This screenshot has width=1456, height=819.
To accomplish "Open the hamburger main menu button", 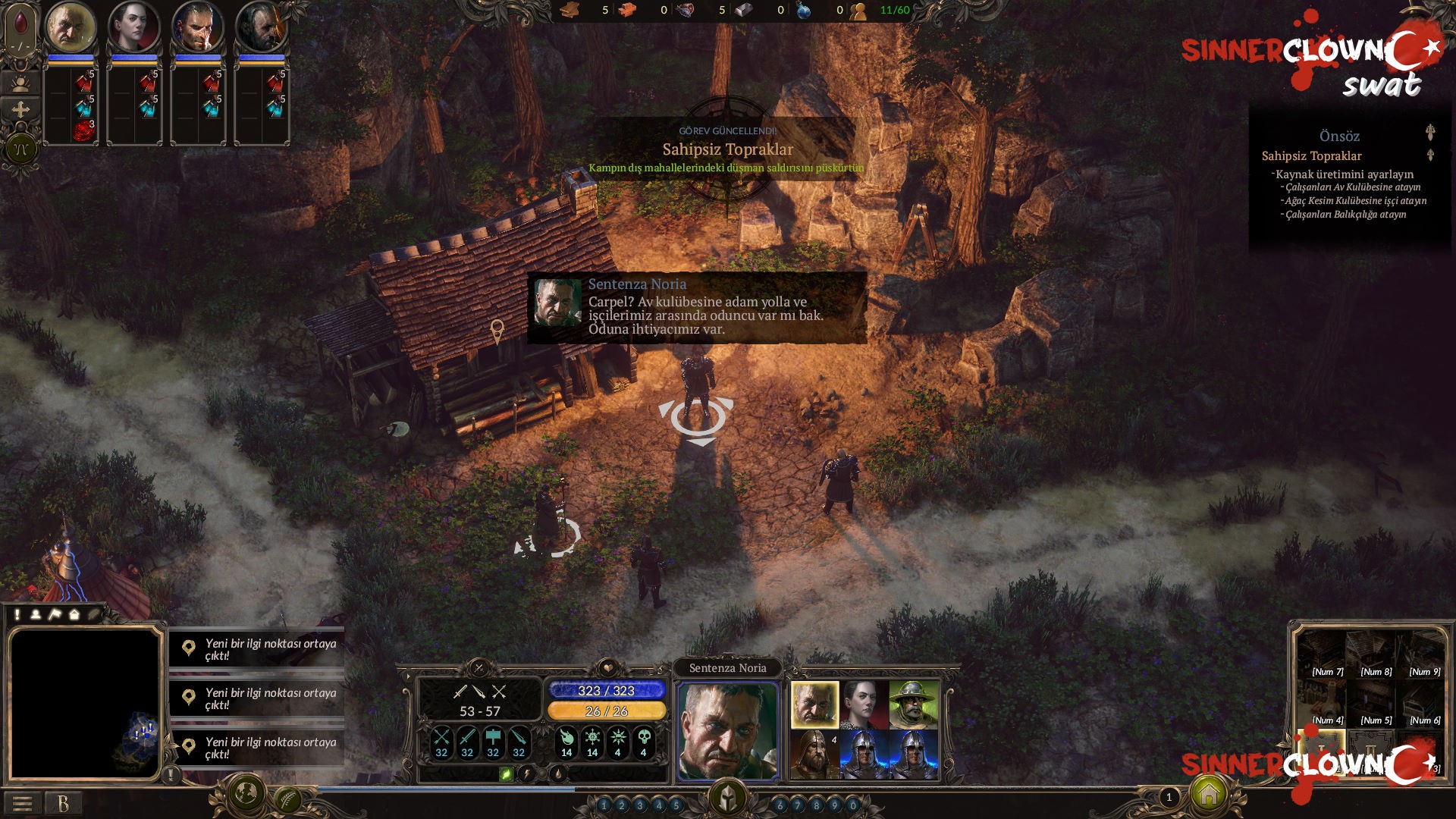I will 22,803.
